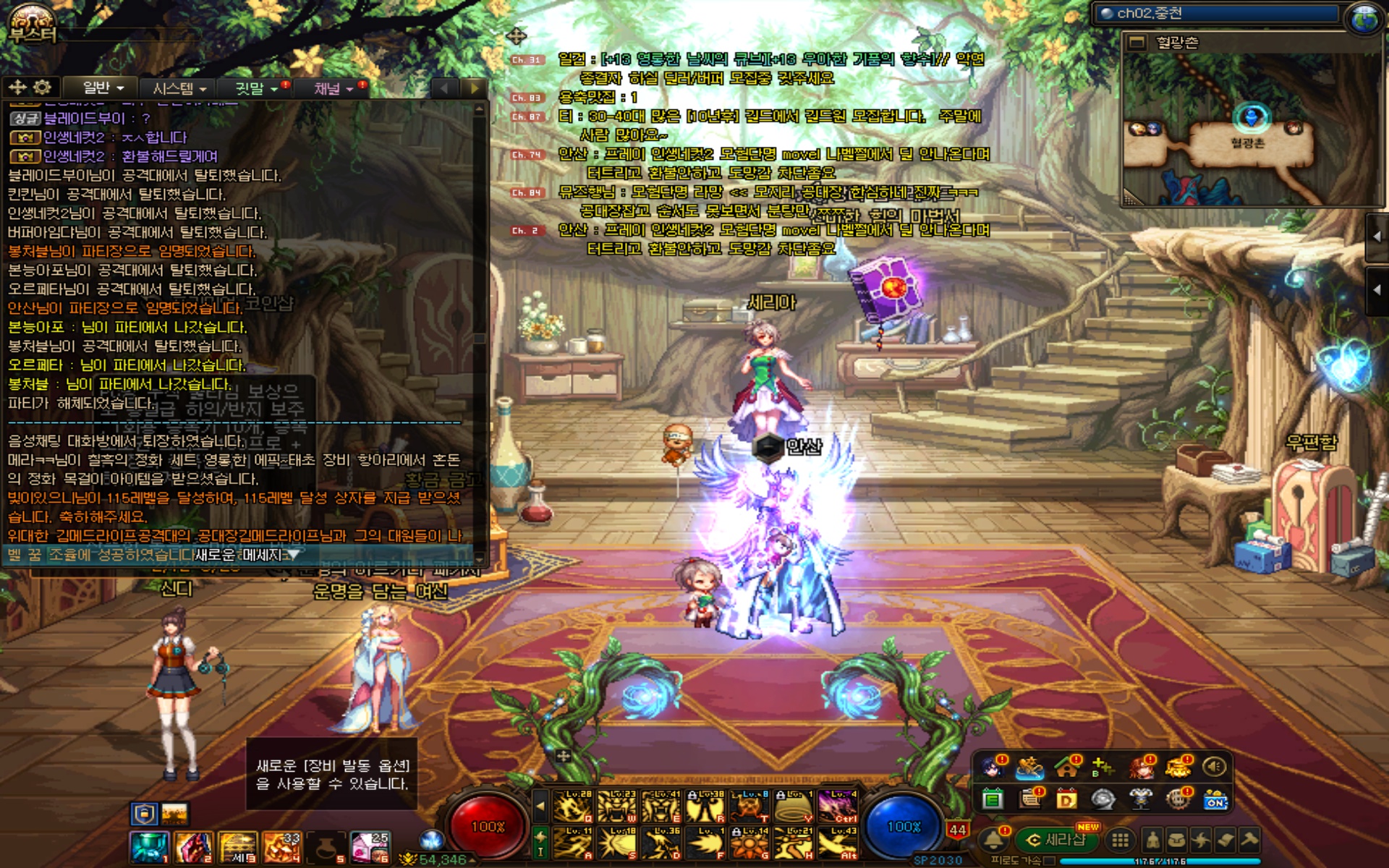This screenshot has width=1389, height=868.
Task: Use the red crystal item in slot 2
Action: (x=193, y=847)
